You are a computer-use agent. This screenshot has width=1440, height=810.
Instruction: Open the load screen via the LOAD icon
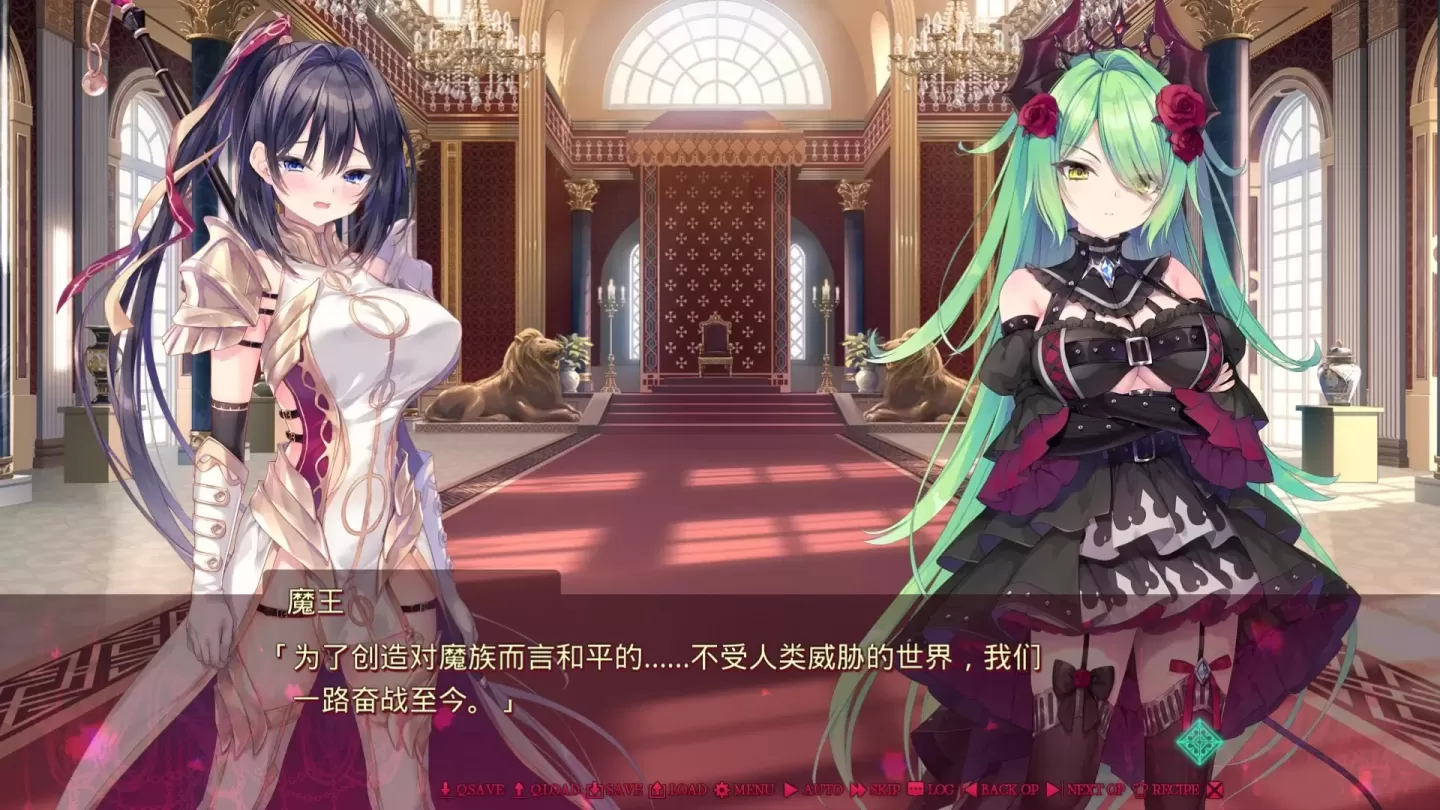(x=658, y=790)
